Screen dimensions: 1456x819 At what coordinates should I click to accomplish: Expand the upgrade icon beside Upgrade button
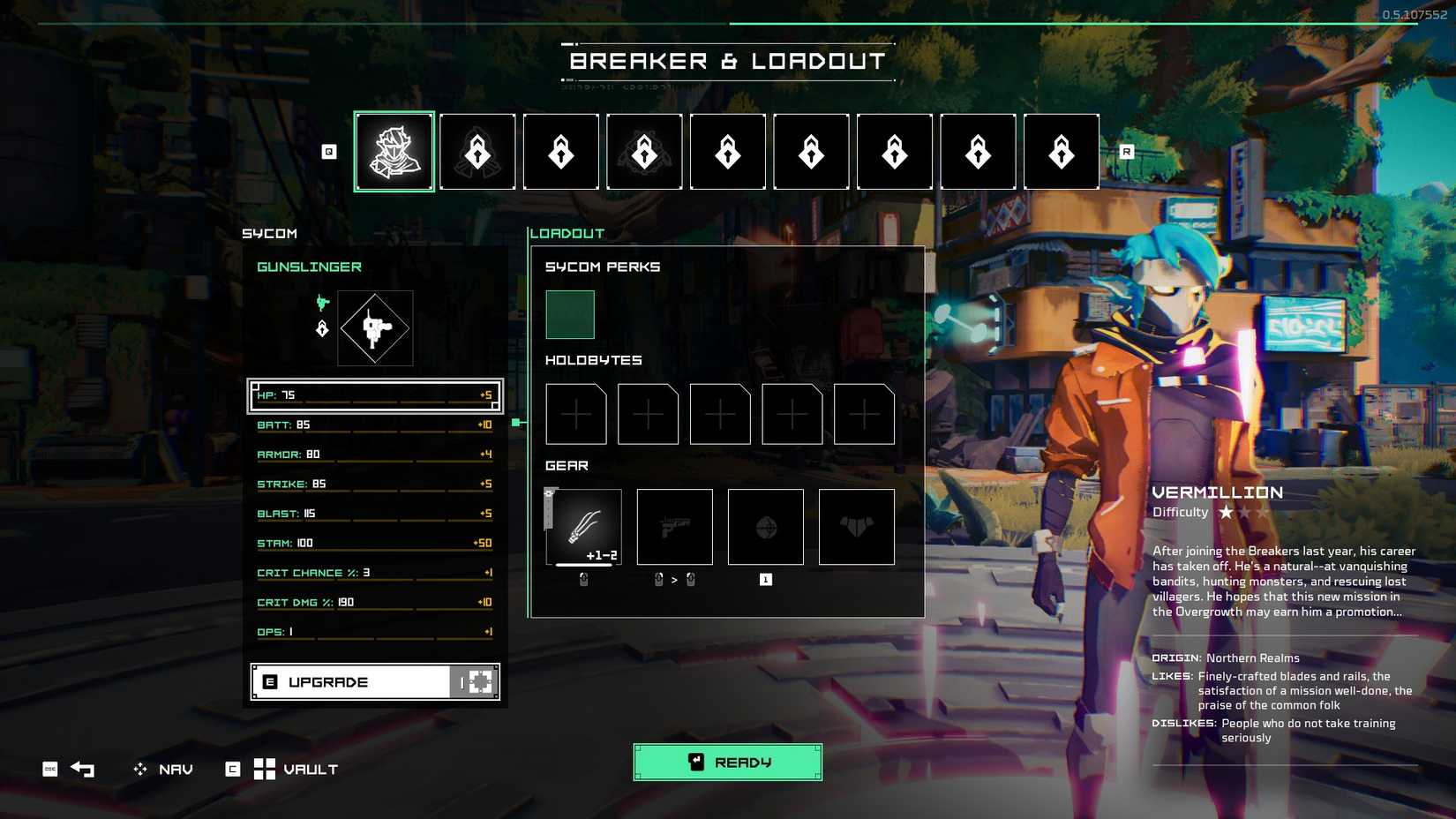tap(478, 680)
